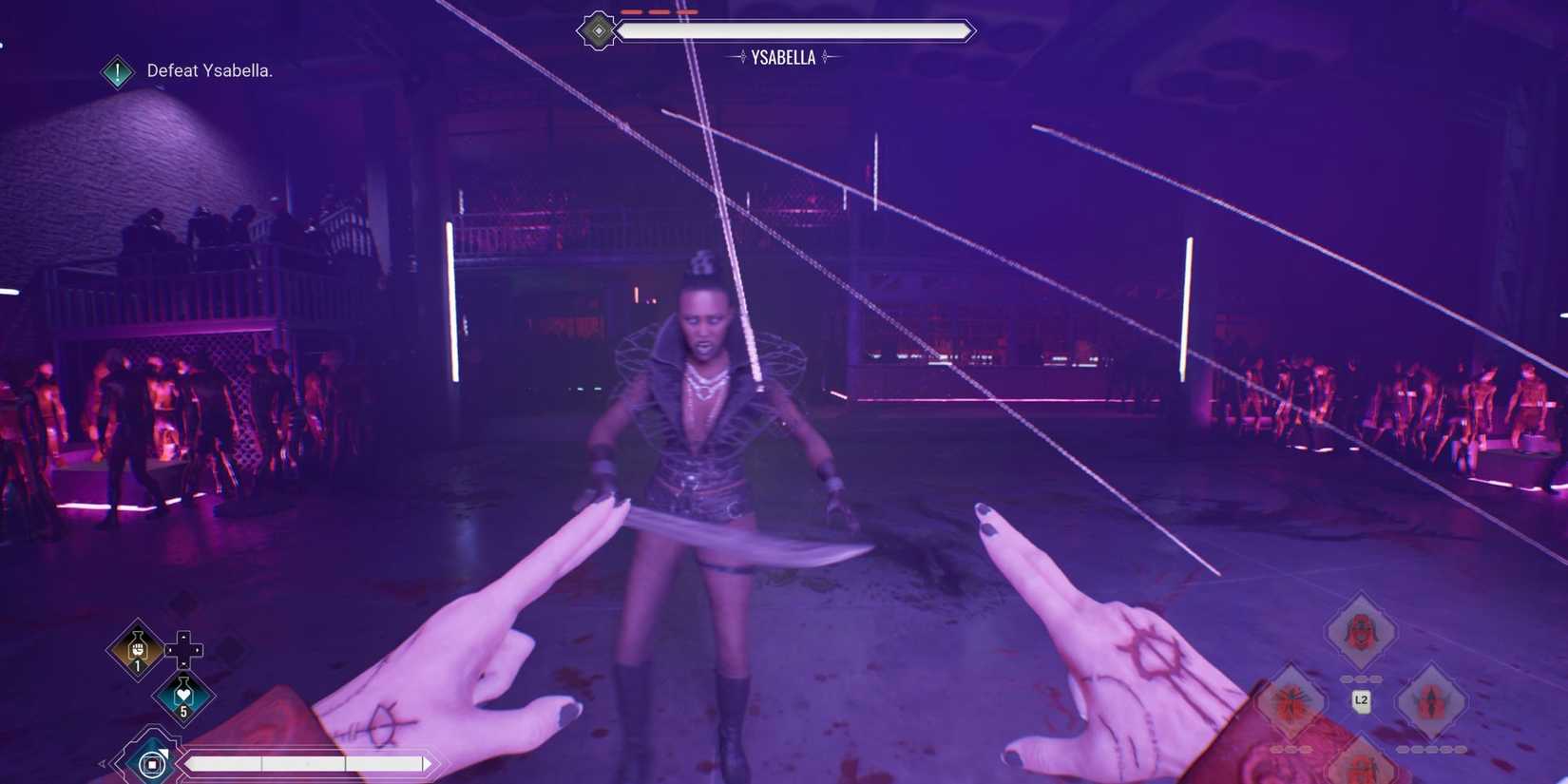Click the YSABELLA name label

(x=784, y=56)
